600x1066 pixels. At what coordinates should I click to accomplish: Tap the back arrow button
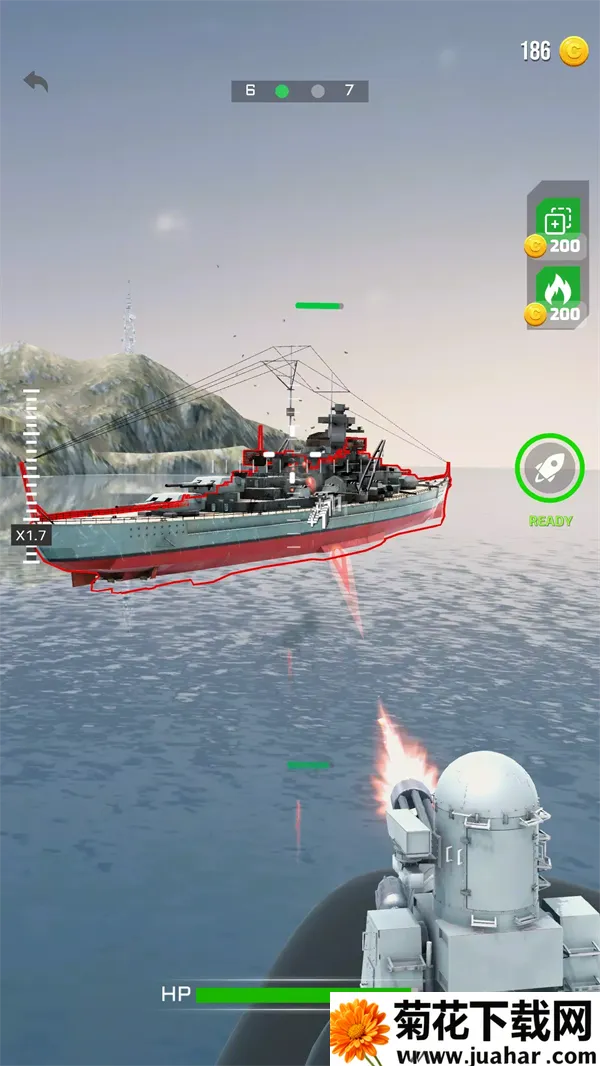click(x=36, y=81)
